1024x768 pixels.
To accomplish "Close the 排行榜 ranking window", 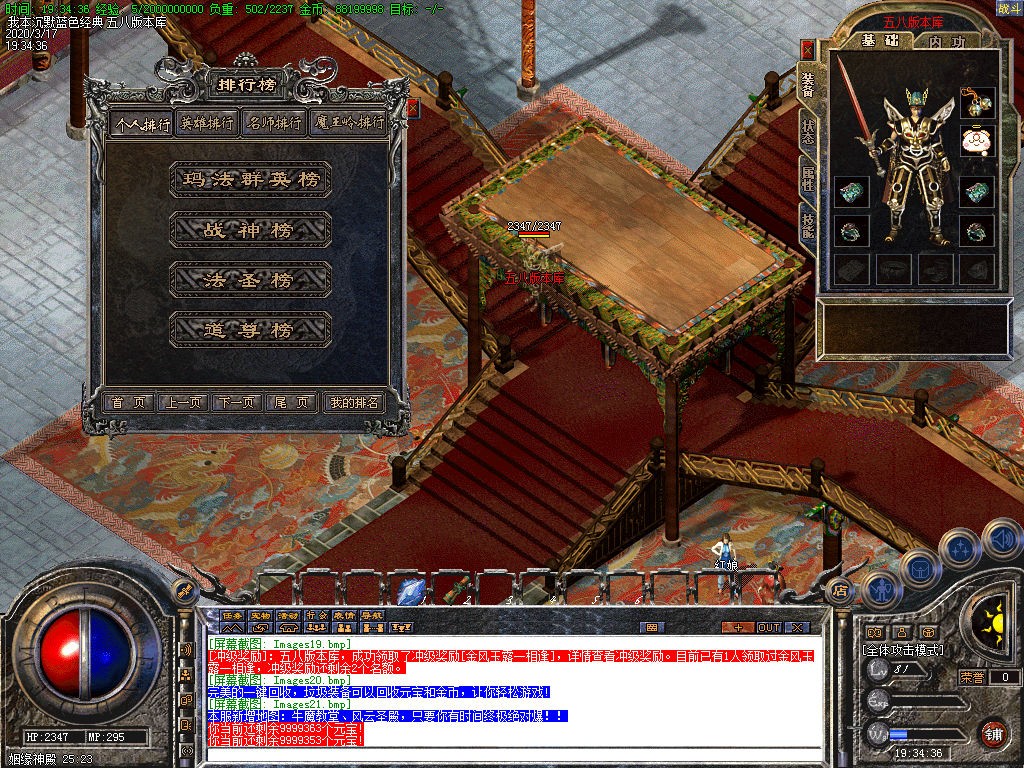I will [412, 107].
